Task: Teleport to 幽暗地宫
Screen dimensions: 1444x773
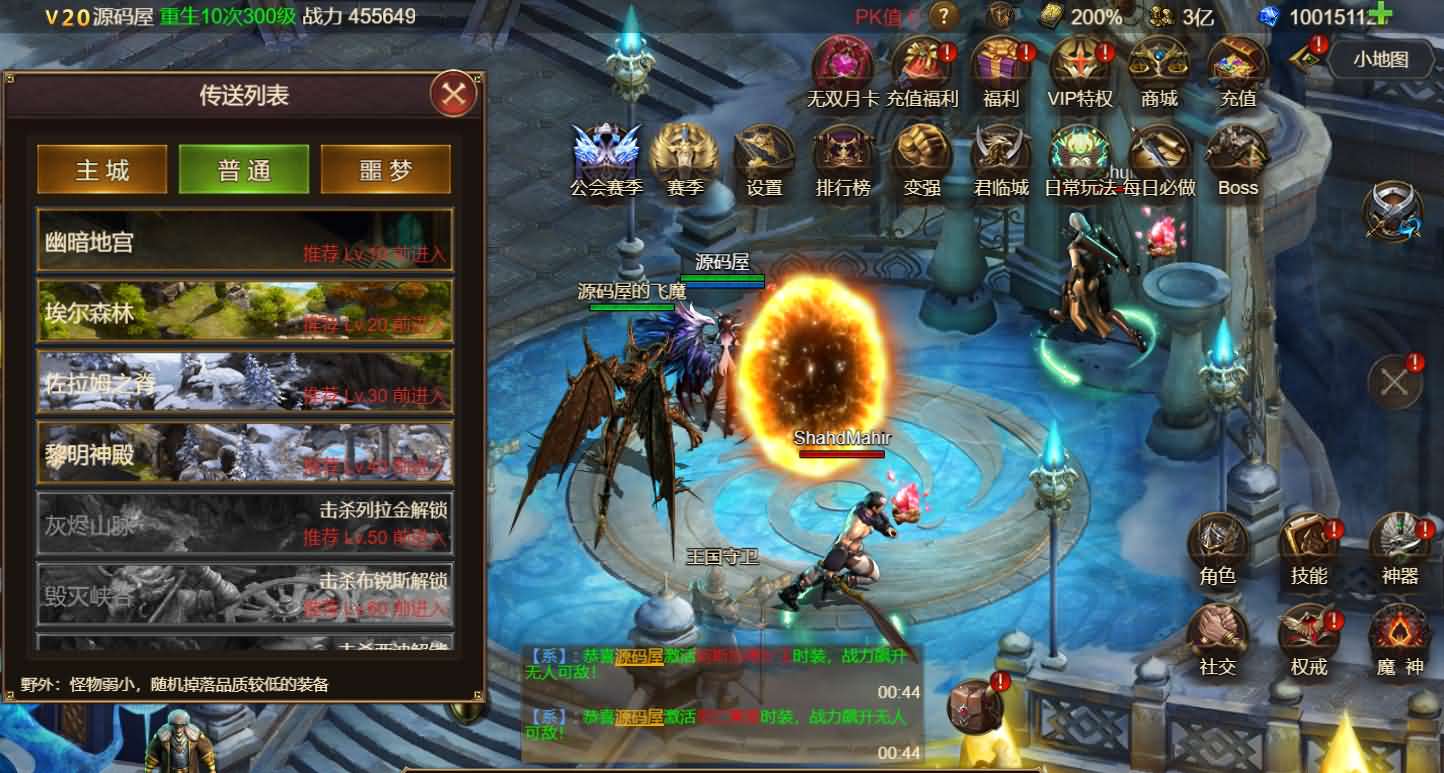Action: click(245, 240)
